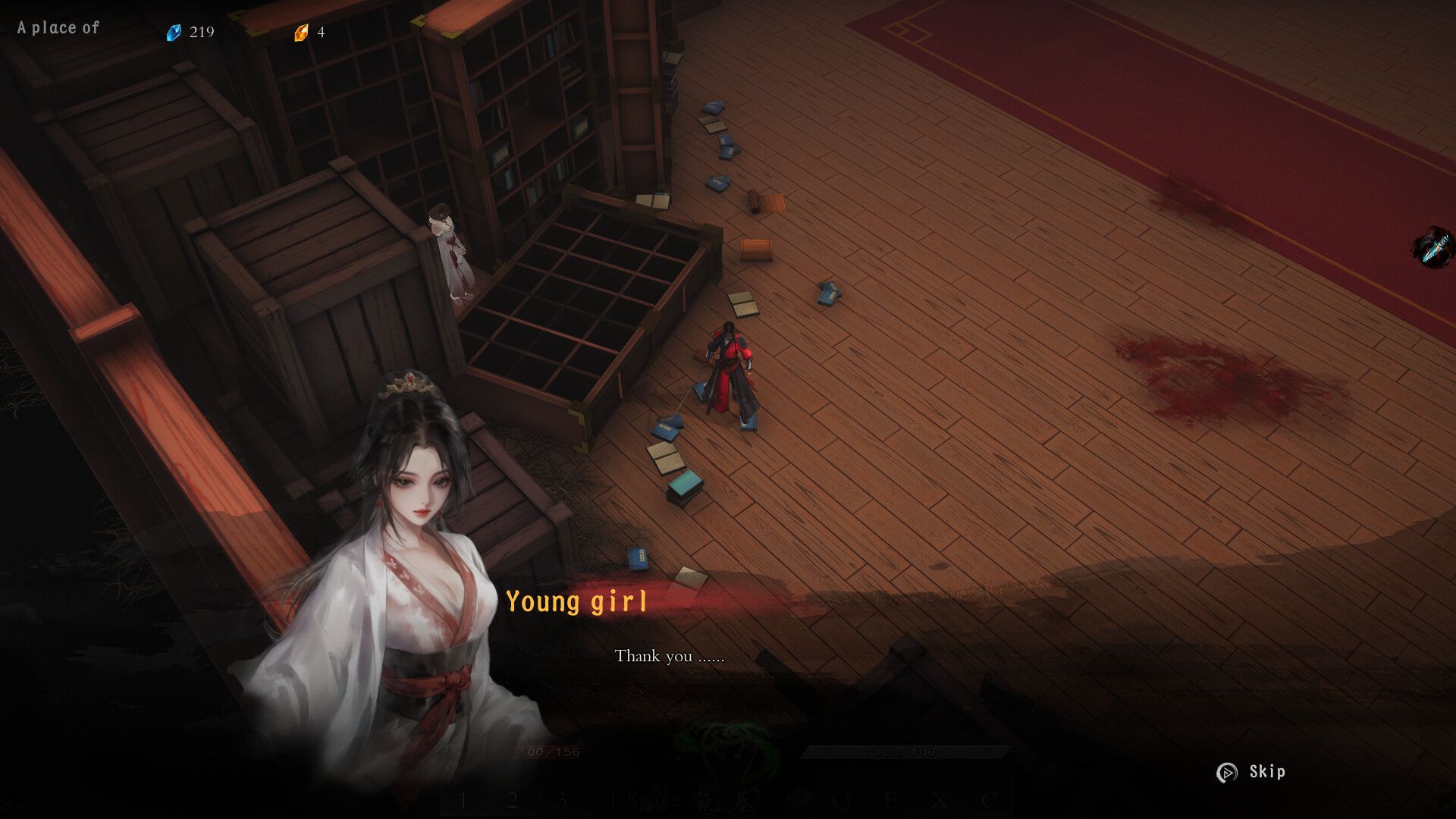The image size is (1456, 819).
Task: Select the C ability slot
Action: 987,799
